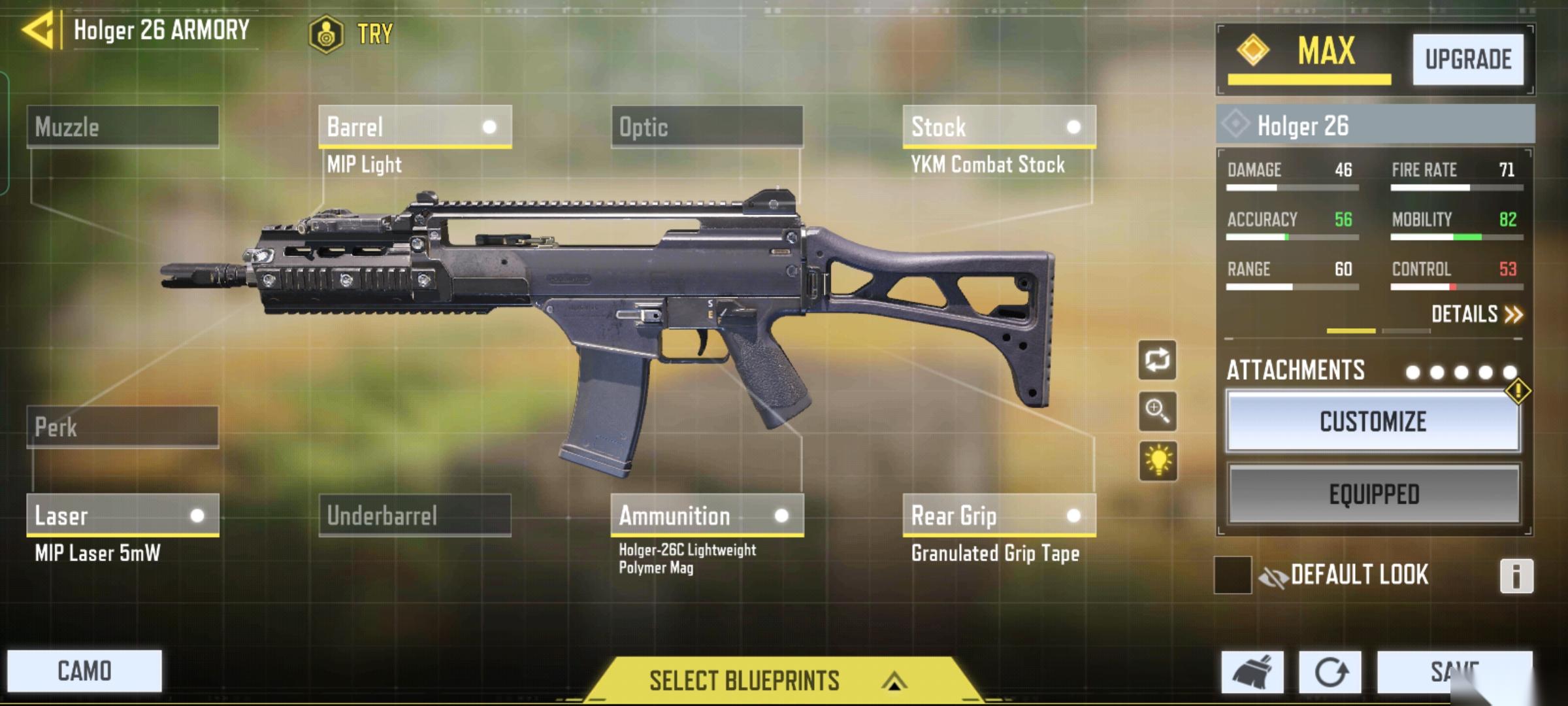This screenshot has width=1568, height=706.
Task: Zoom in with the magnifier icon
Action: point(1157,411)
